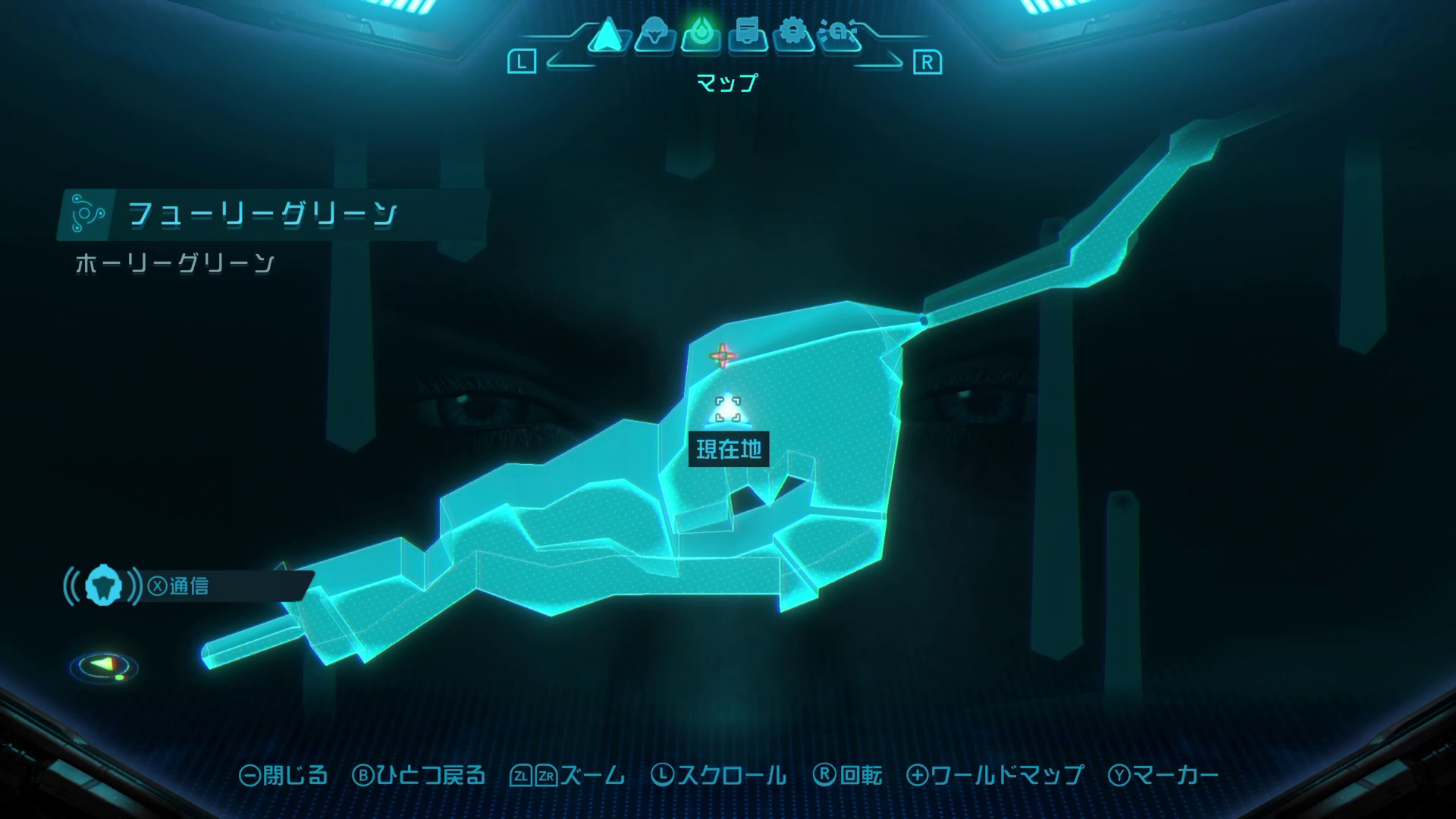Click the map orientation compass indicator
Image resolution: width=1456 pixels, height=819 pixels.
(x=104, y=667)
